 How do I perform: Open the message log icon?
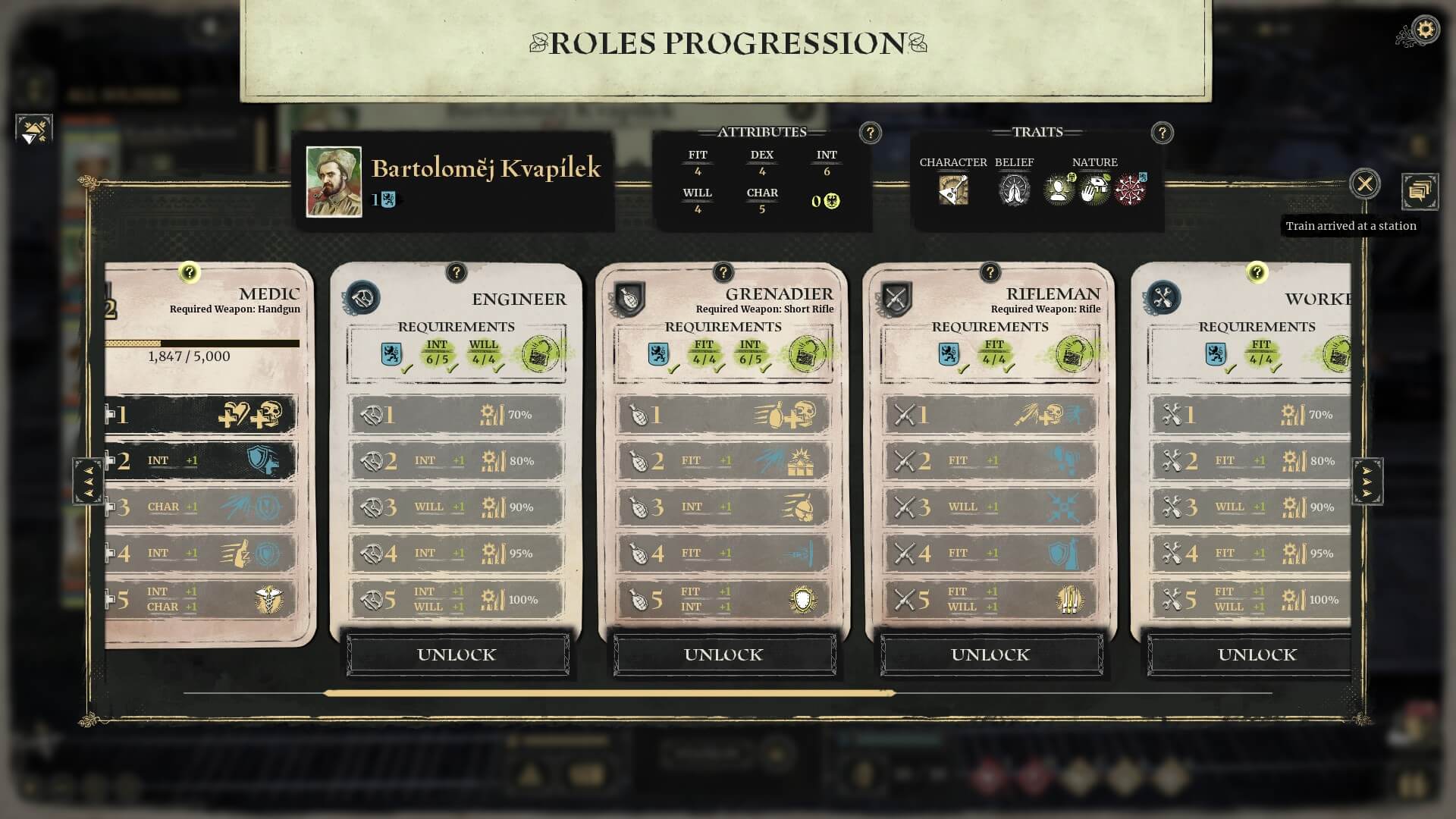pos(1420,191)
